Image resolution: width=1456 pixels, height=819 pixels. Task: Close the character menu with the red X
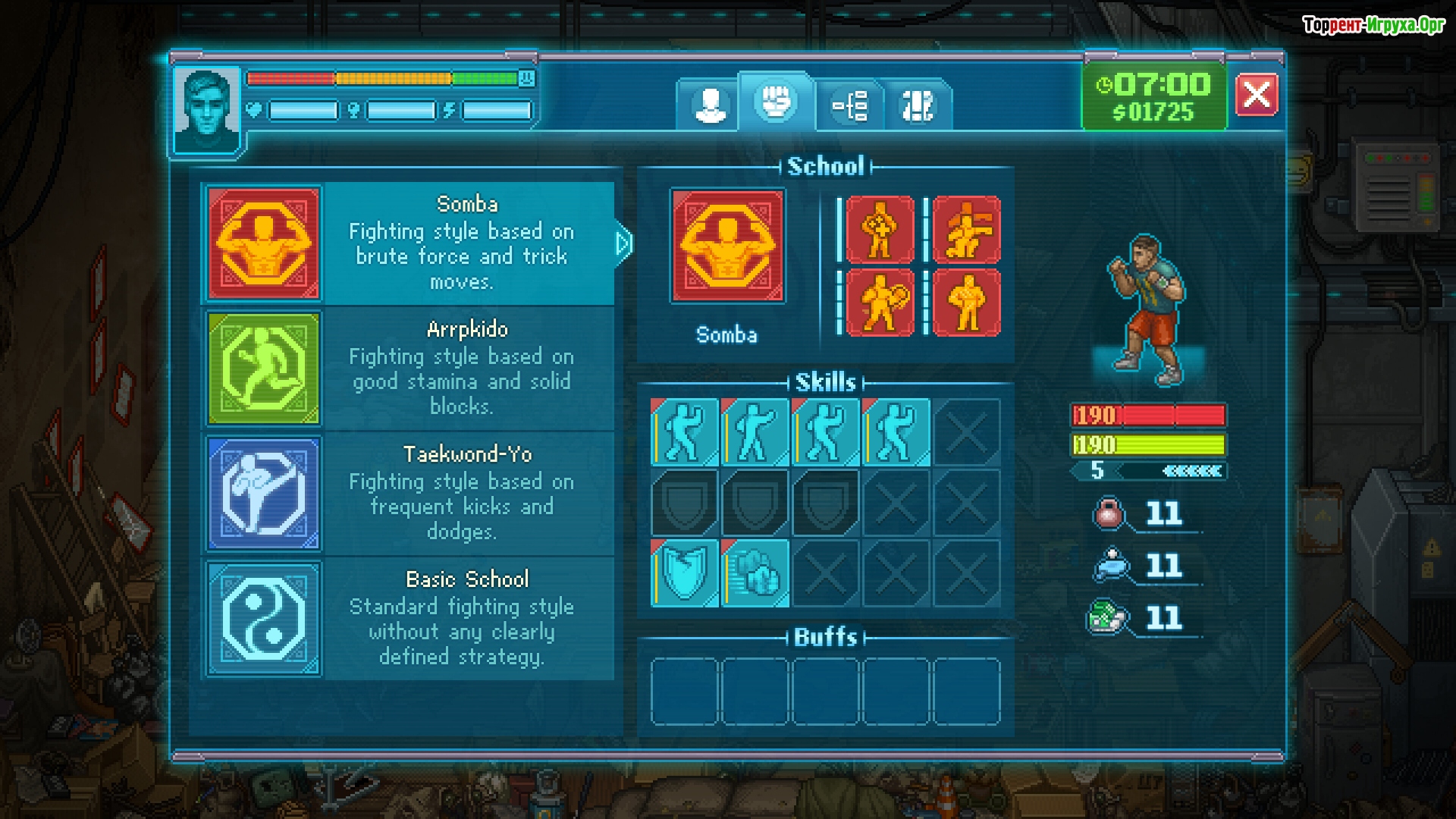pyautogui.click(x=1256, y=95)
